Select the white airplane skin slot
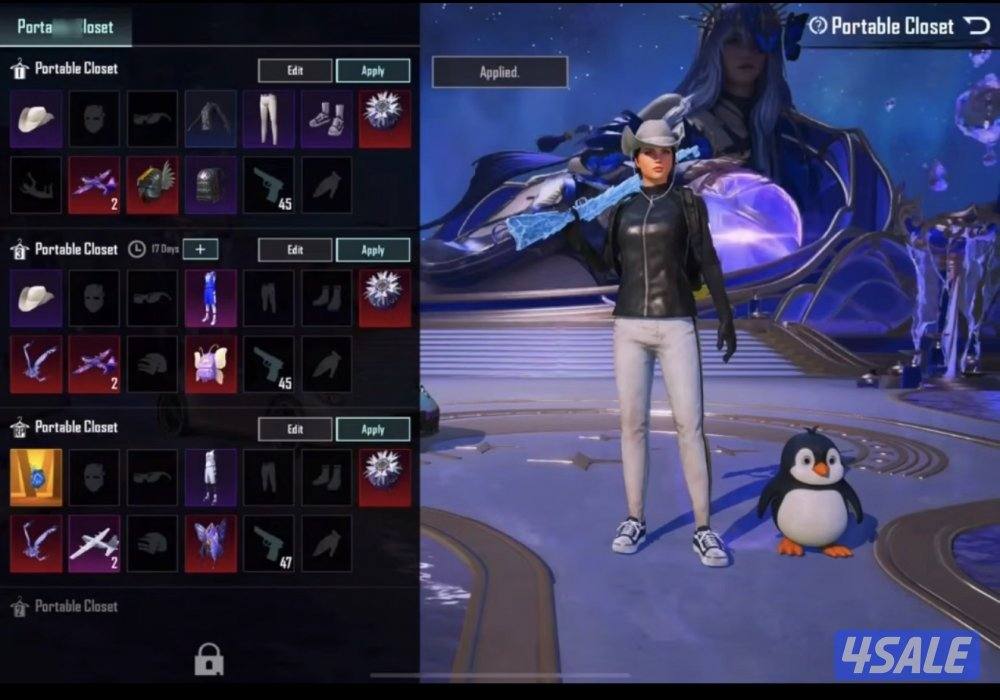Image resolution: width=1000 pixels, height=700 pixels. [x=94, y=544]
